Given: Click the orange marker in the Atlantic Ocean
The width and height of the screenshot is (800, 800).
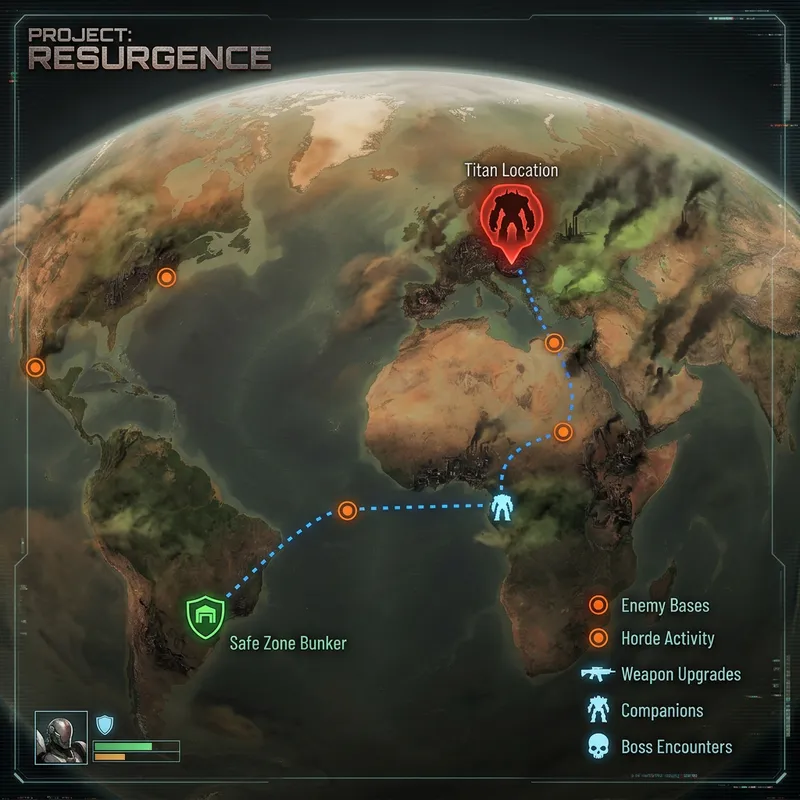Looking at the screenshot, I should (346, 510).
